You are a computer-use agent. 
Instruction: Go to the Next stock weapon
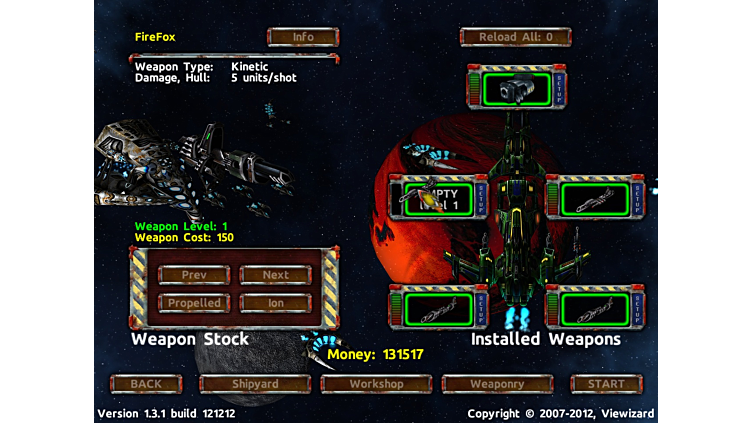[276, 275]
